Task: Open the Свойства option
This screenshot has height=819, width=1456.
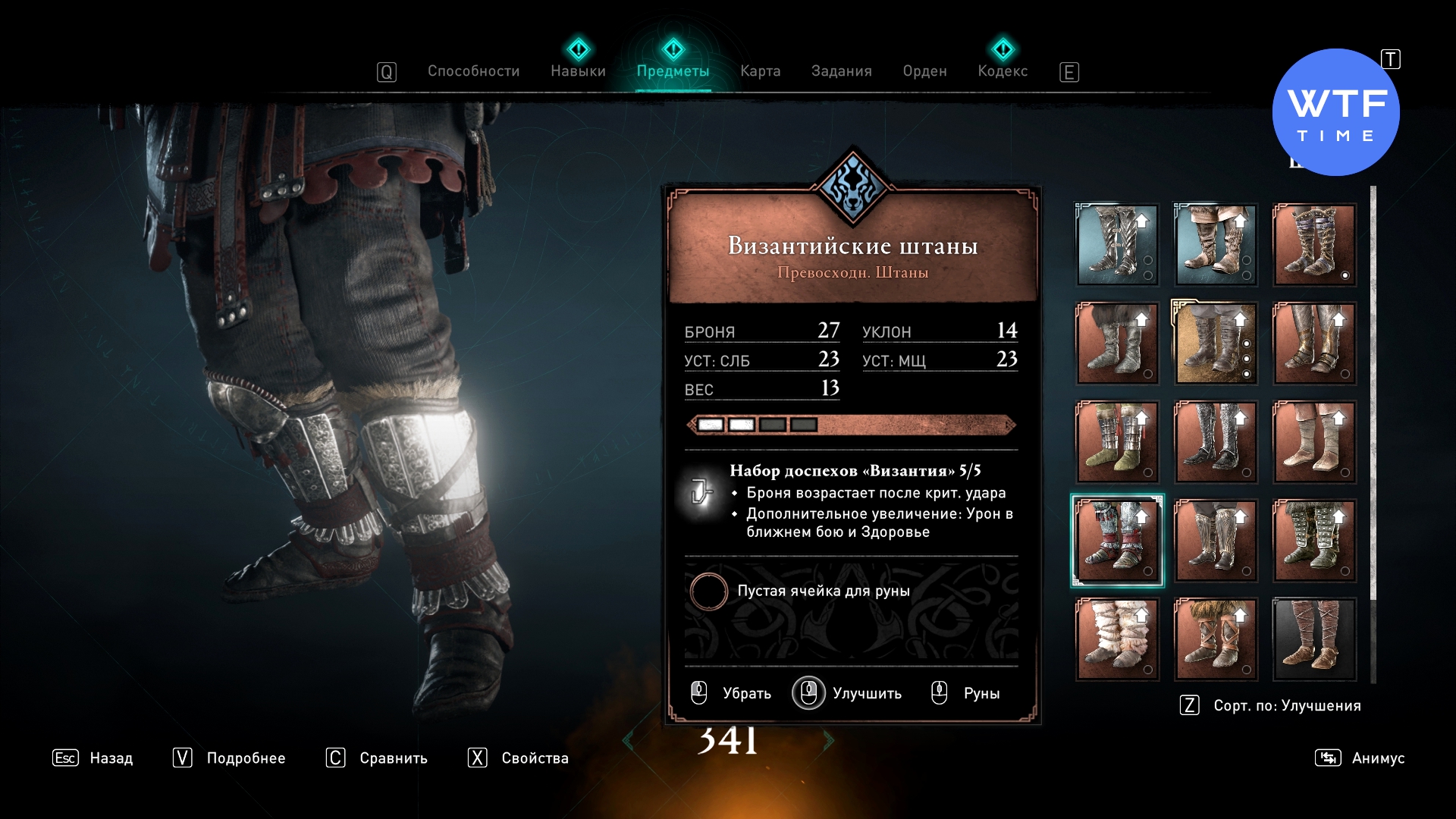Action: pyautogui.click(x=519, y=758)
